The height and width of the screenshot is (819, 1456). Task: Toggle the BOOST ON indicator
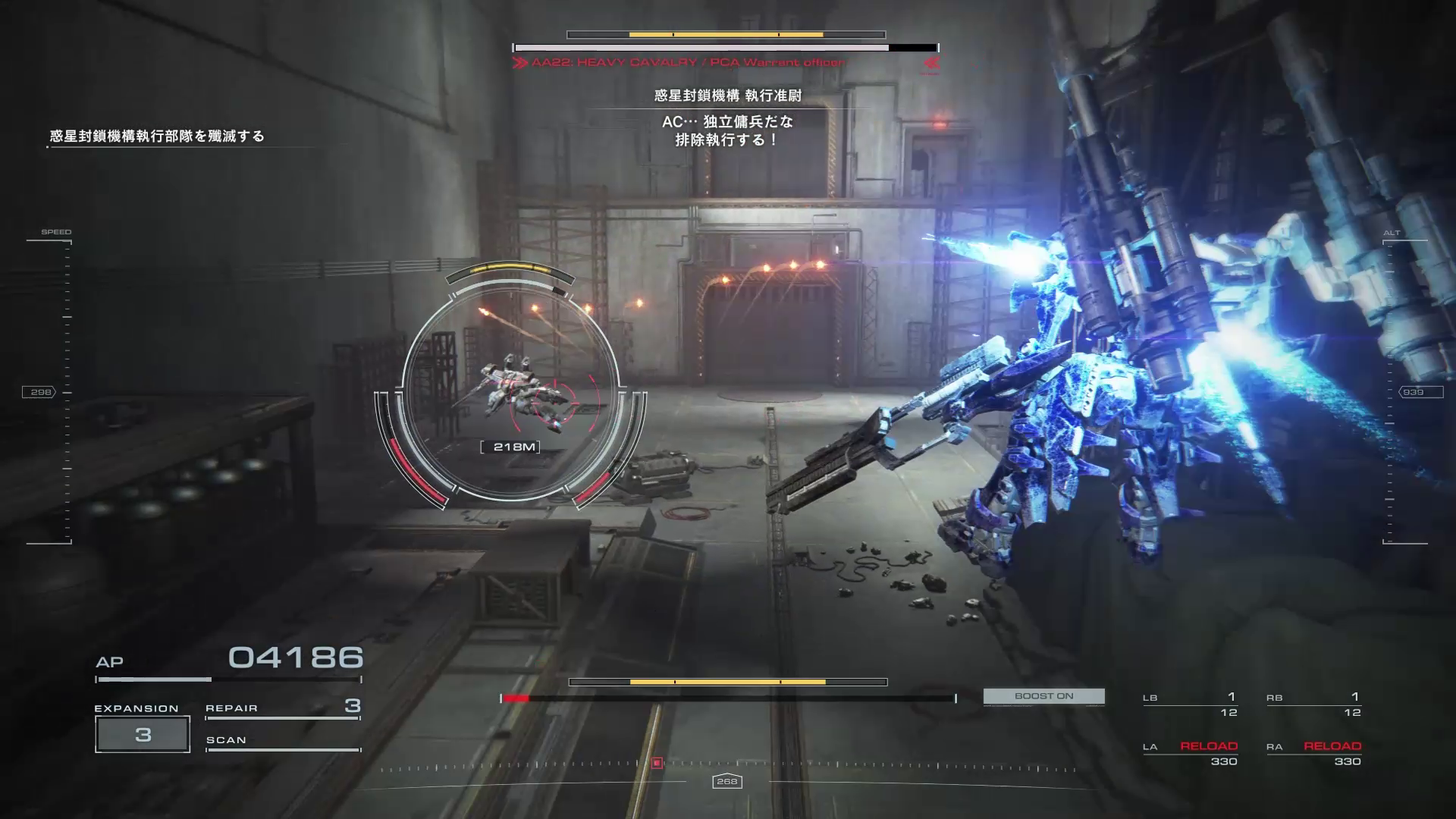(x=1043, y=696)
